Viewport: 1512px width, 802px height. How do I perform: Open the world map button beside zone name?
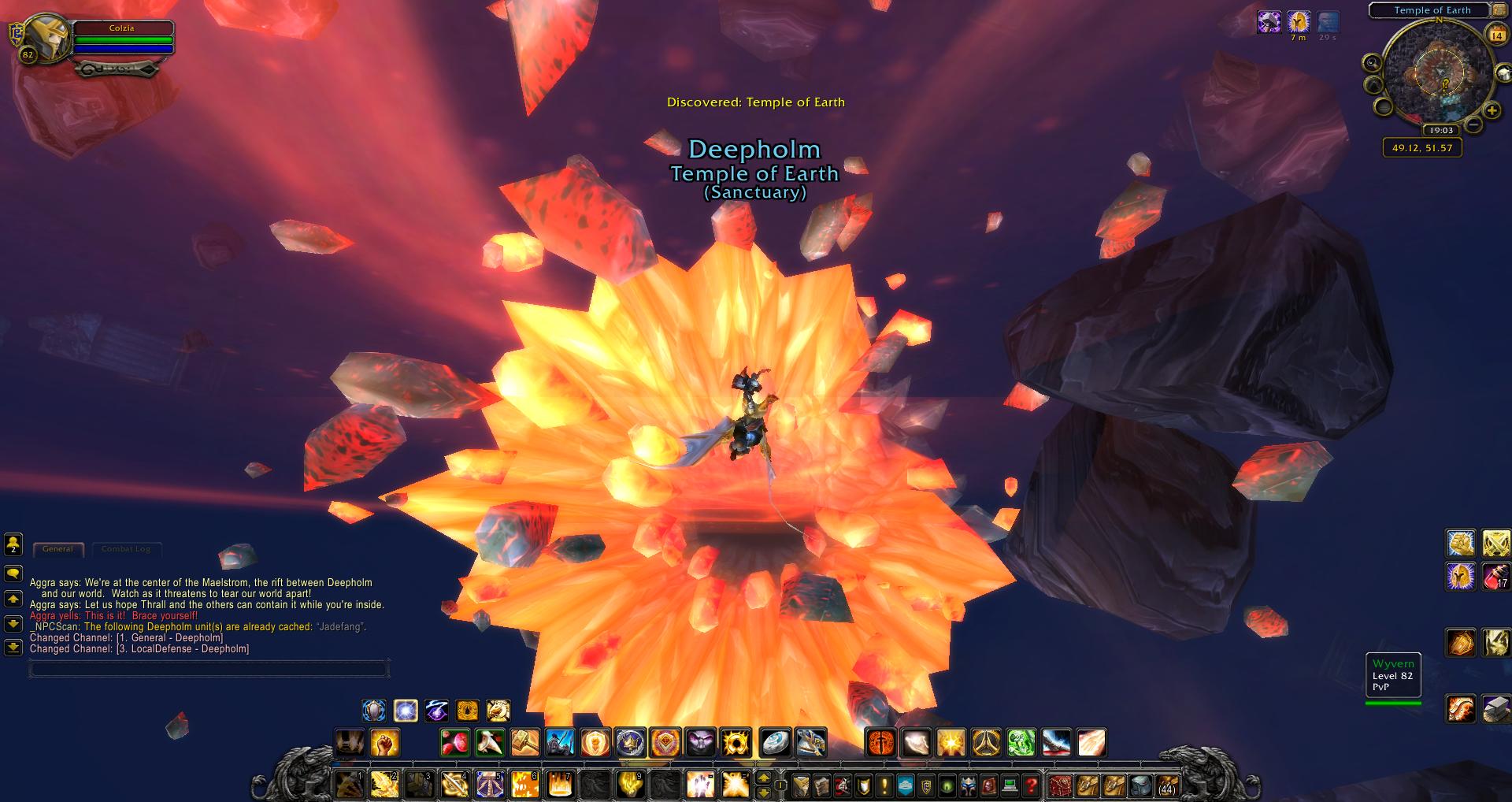tap(1499, 11)
